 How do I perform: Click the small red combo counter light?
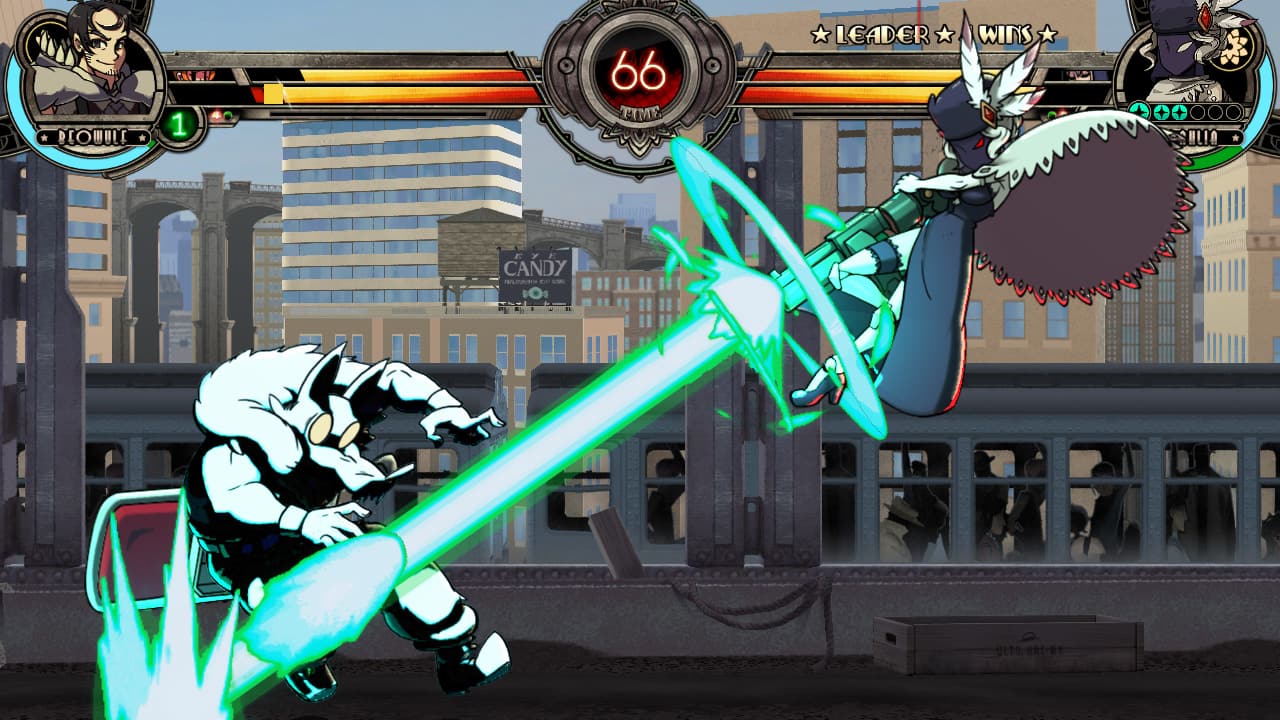pyautogui.click(x=216, y=115)
